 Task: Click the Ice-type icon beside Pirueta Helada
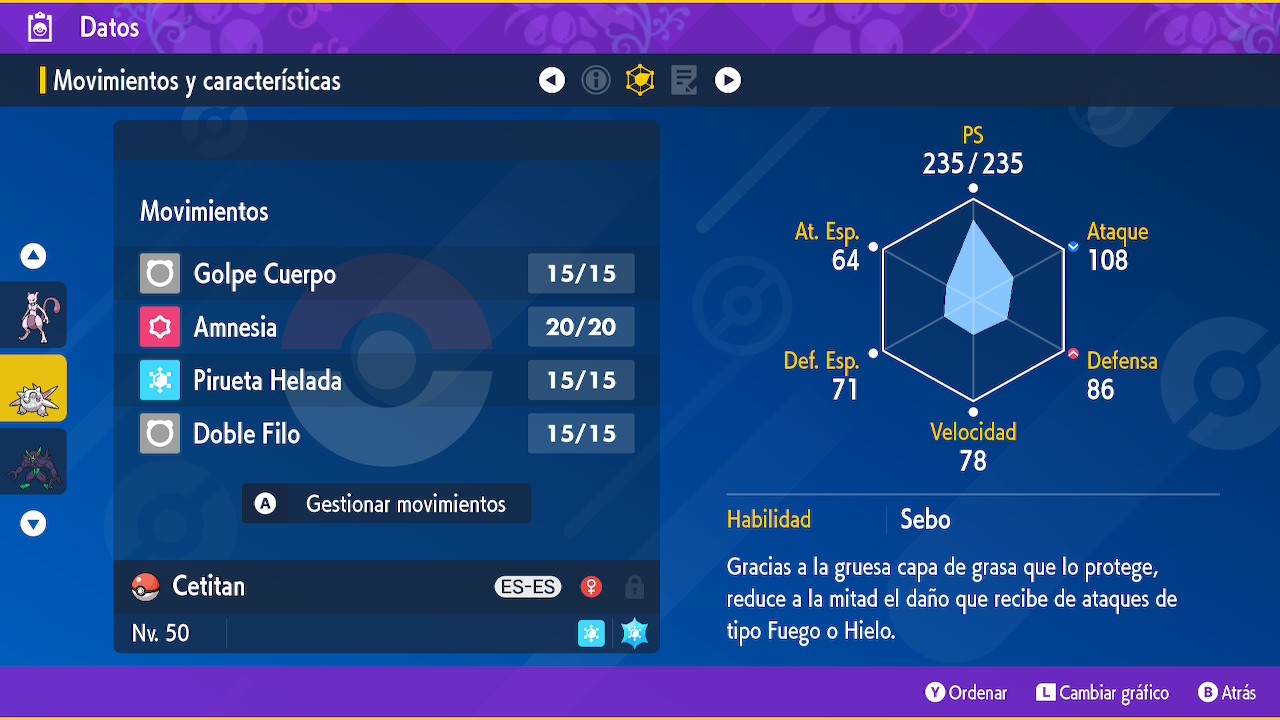click(159, 380)
